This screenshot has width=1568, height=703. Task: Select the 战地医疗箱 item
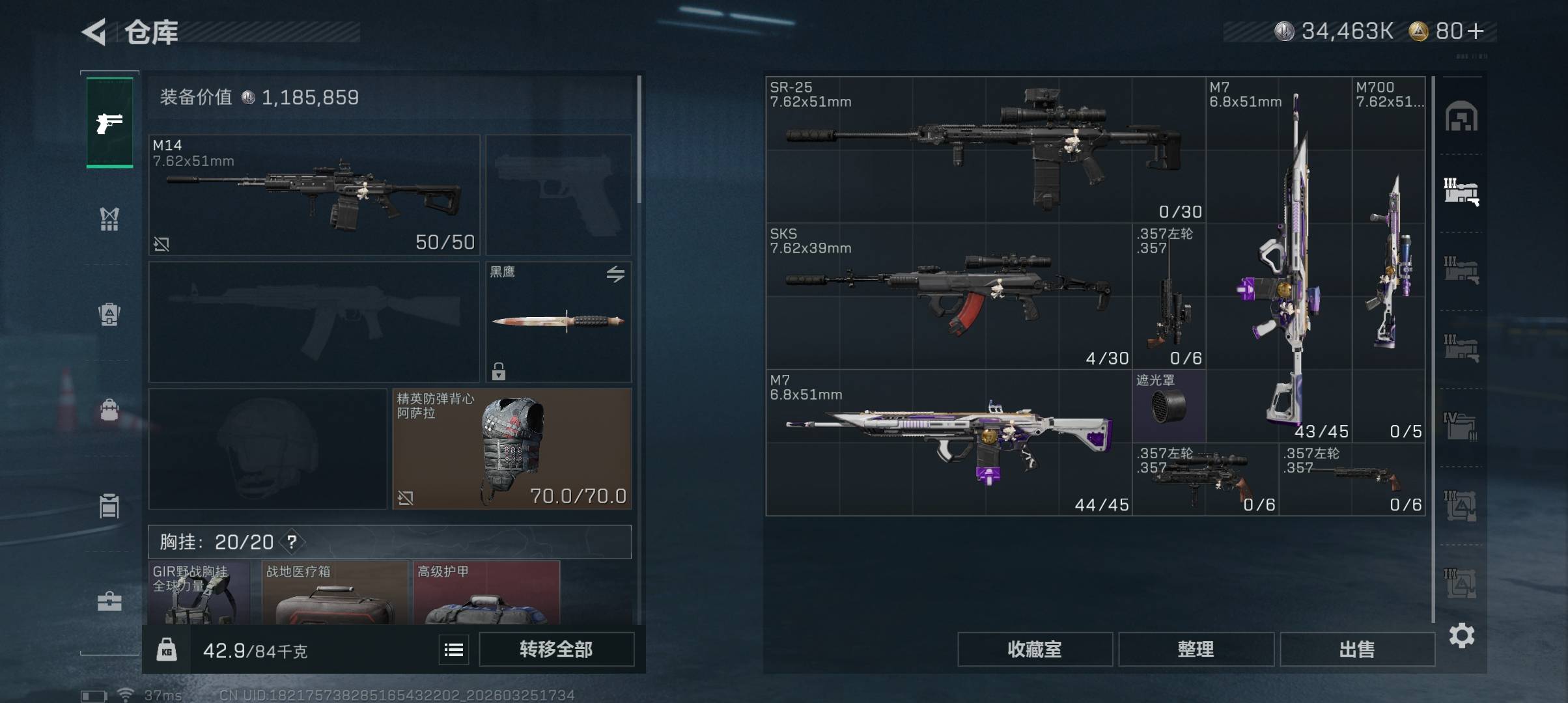click(335, 594)
